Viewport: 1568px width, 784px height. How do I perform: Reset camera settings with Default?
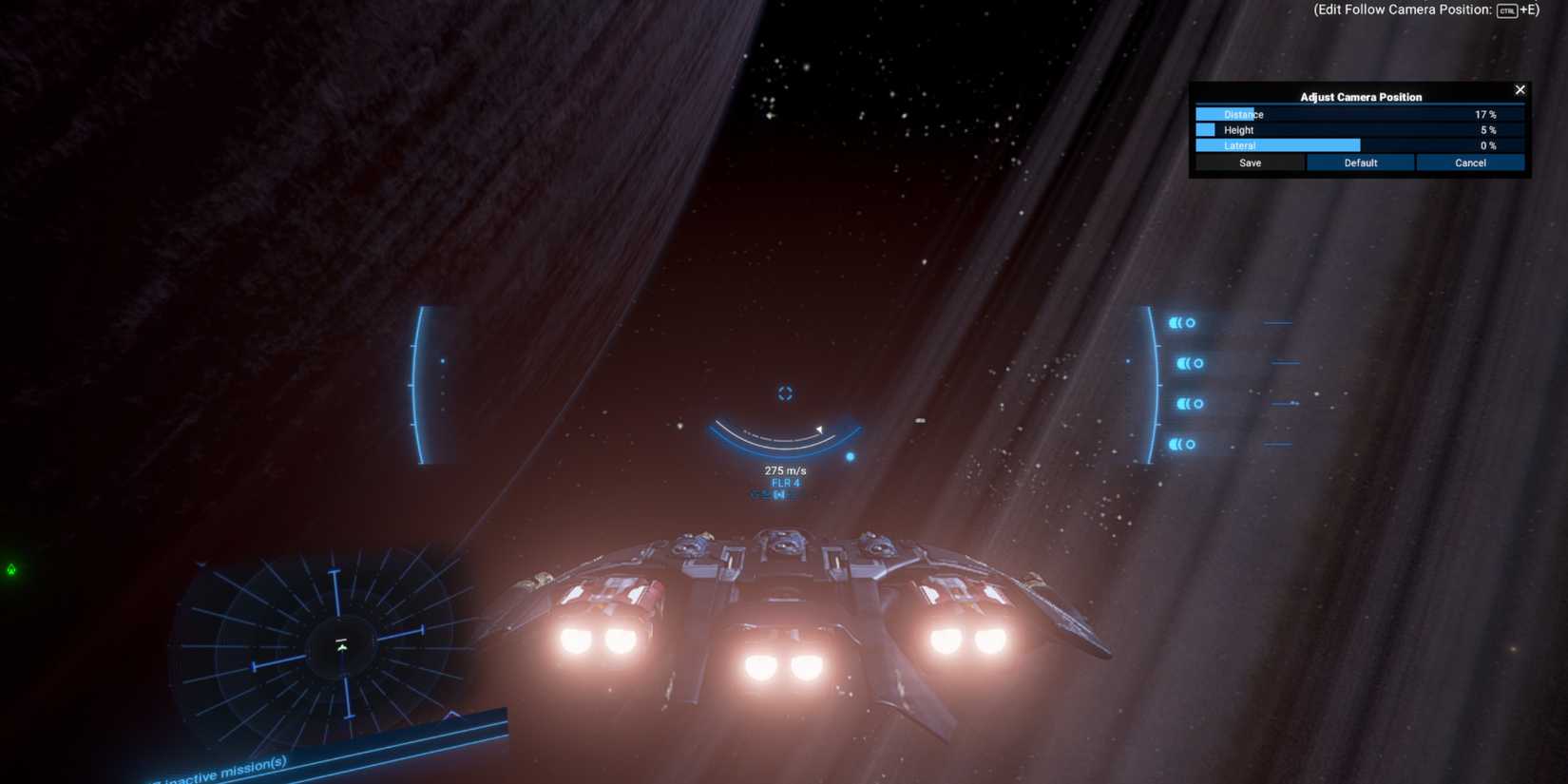(1360, 163)
